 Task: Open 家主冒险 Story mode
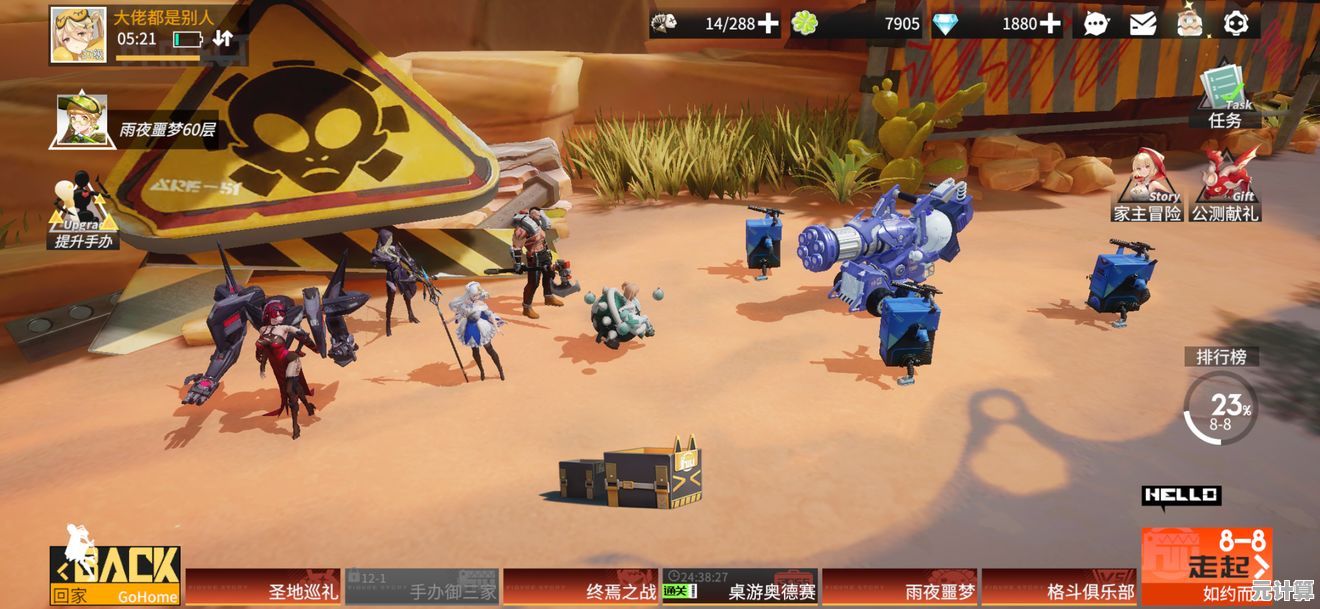coord(1148,186)
